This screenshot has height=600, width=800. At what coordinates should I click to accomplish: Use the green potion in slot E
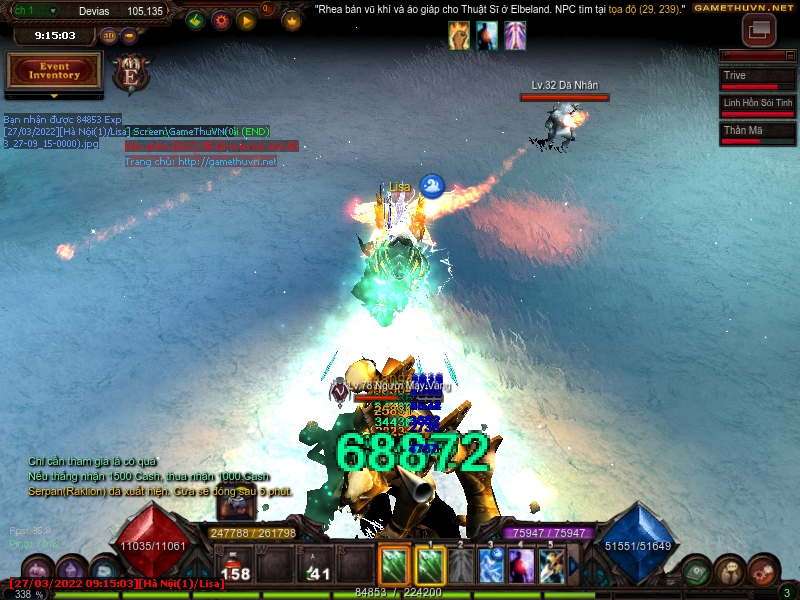[316, 567]
